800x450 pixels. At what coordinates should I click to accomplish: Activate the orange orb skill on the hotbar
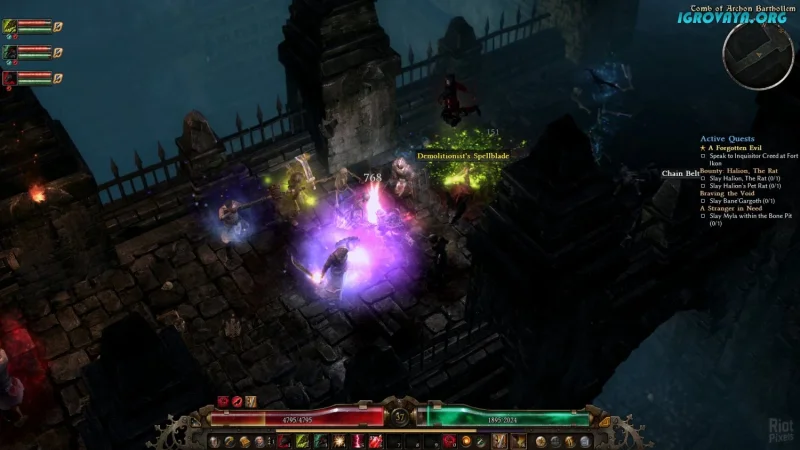pos(465,441)
